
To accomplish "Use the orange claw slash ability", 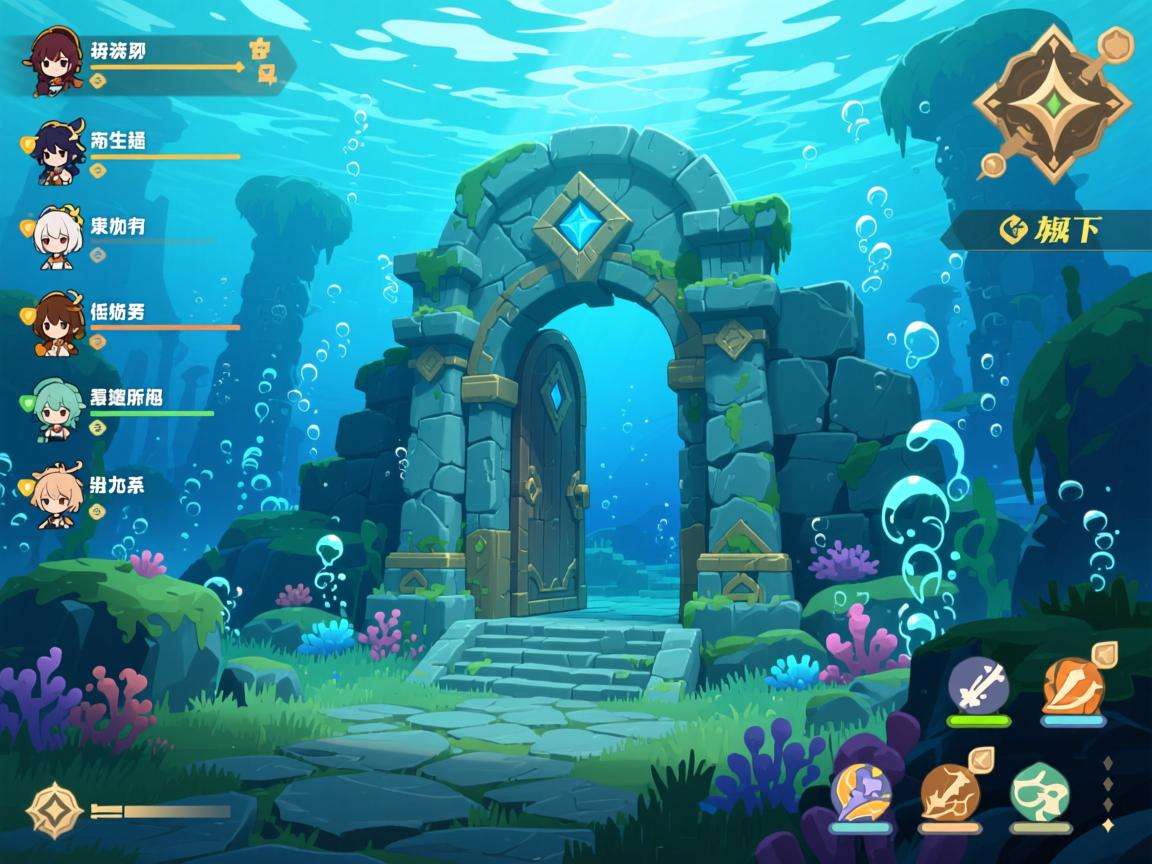I will 1073,686.
